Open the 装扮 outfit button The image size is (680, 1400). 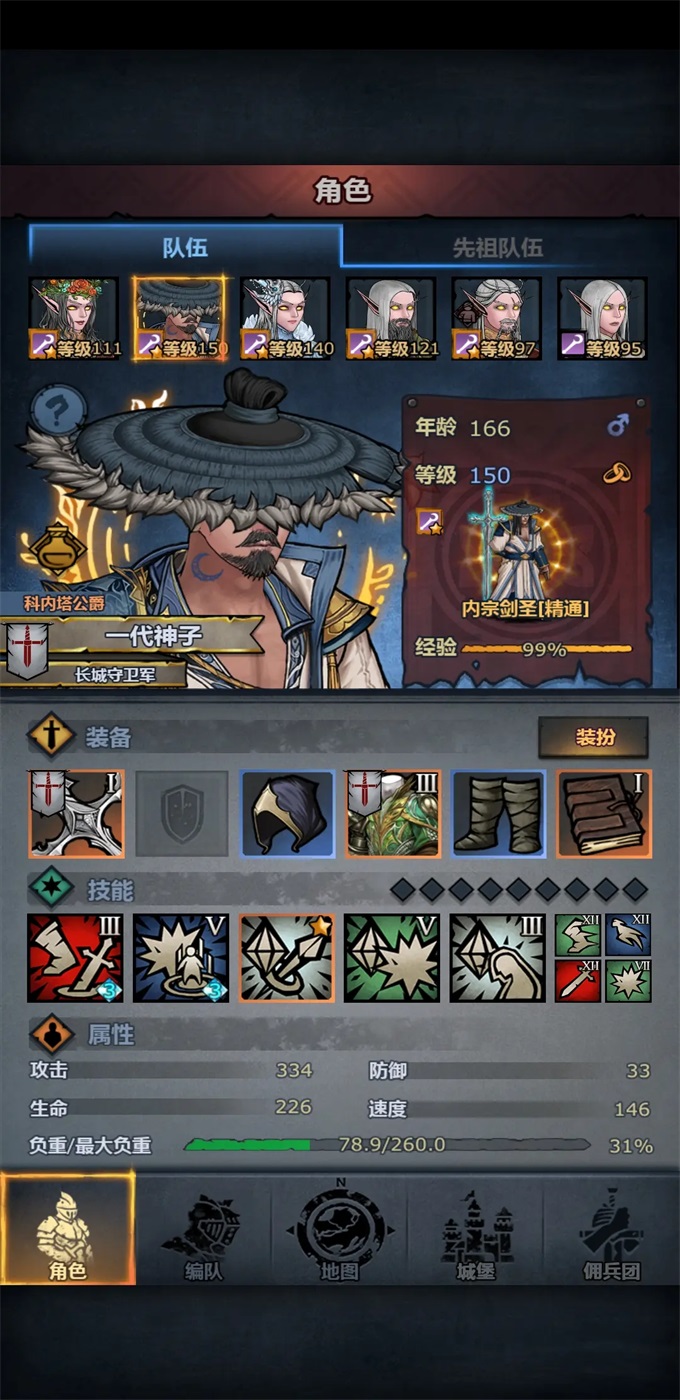click(x=594, y=738)
